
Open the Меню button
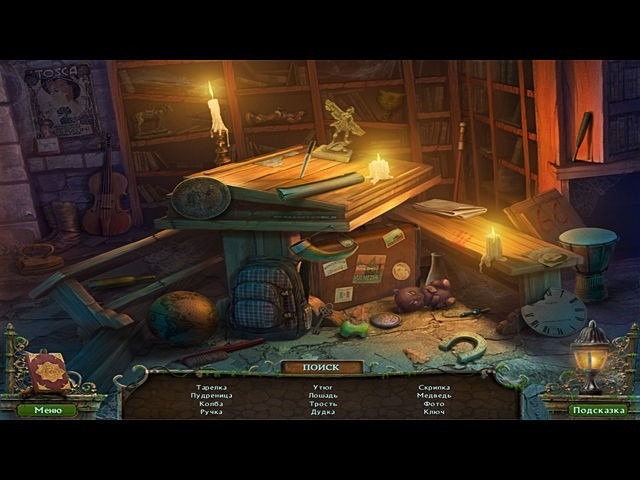(46, 410)
